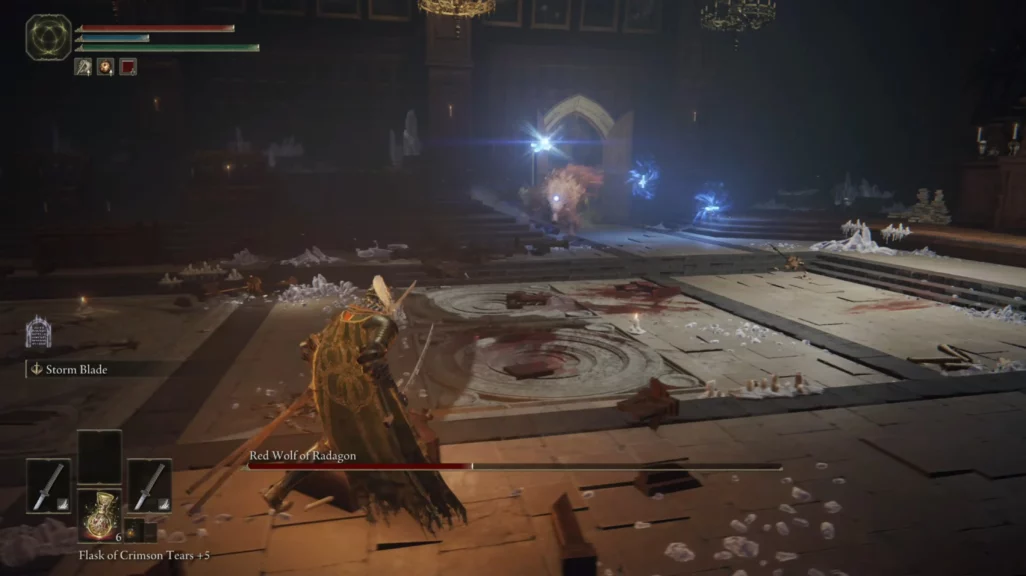Select the empty spell slot above the flask
This screenshot has height=576, width=1026.
(x=99, y=457)
